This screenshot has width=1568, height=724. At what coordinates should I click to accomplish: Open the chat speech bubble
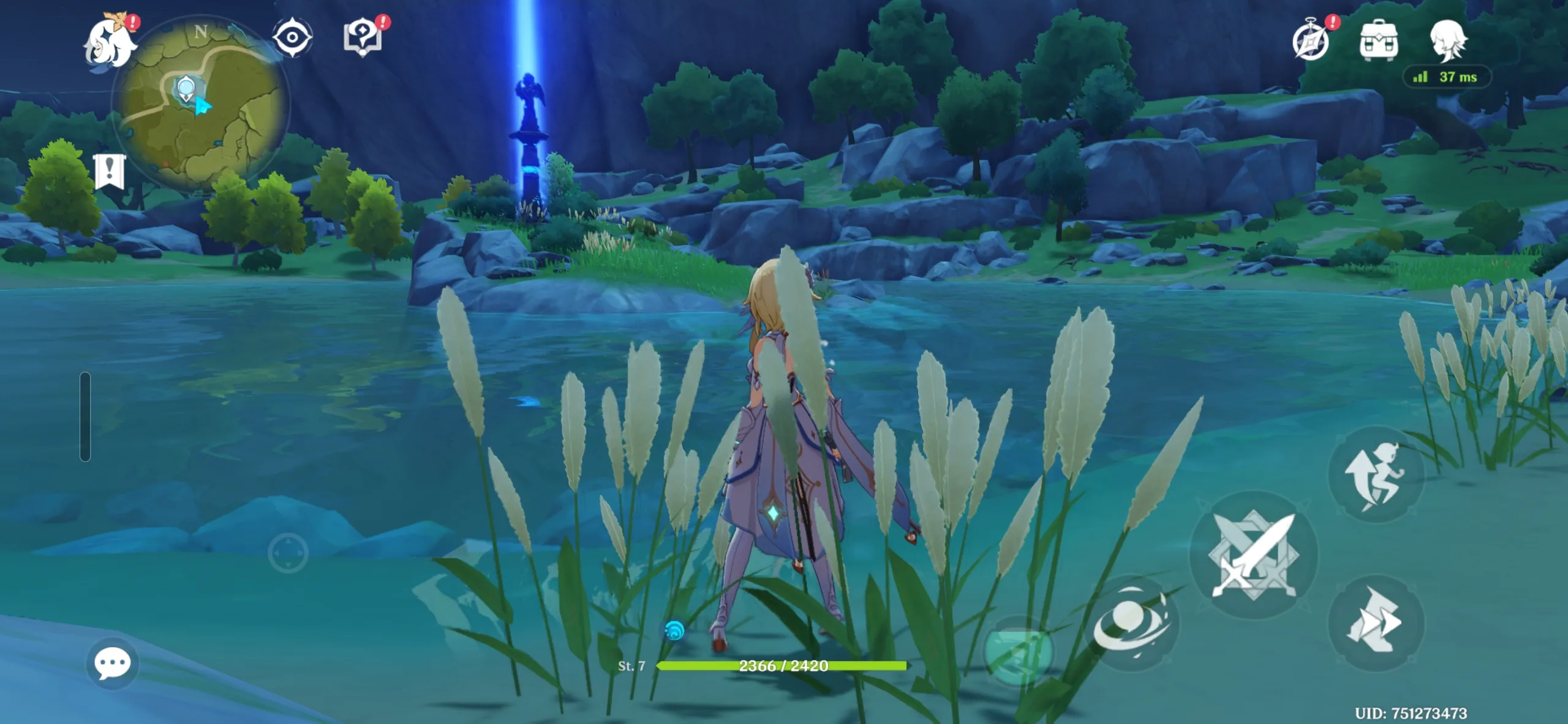113,663
